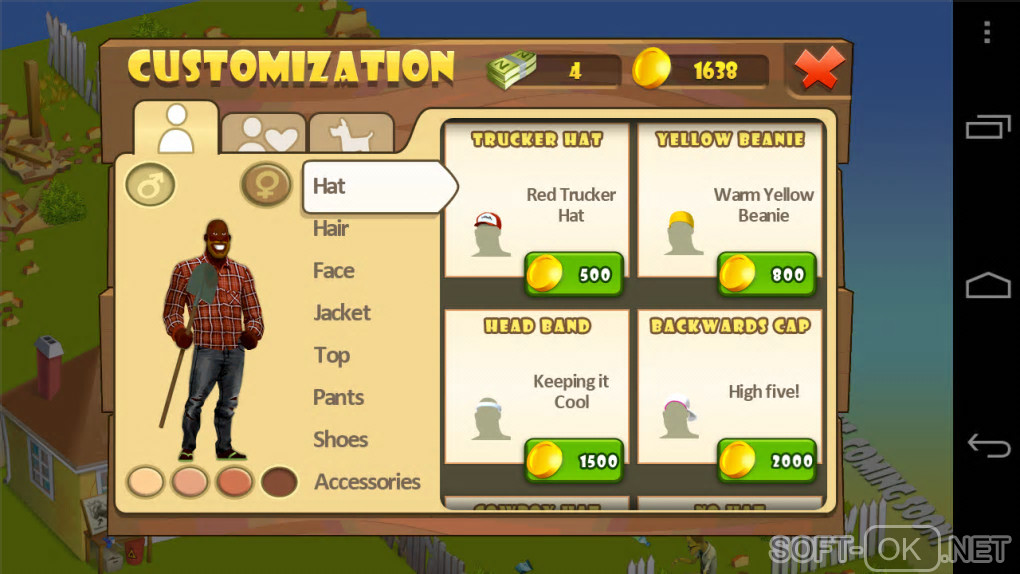Close the Customization window

coord(820,68)
